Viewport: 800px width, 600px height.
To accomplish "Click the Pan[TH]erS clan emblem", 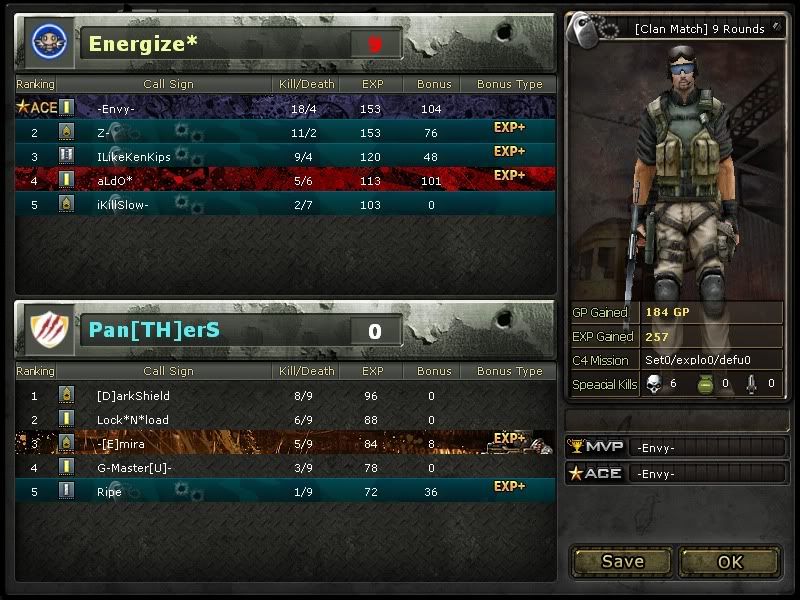I will pos(49,330).
